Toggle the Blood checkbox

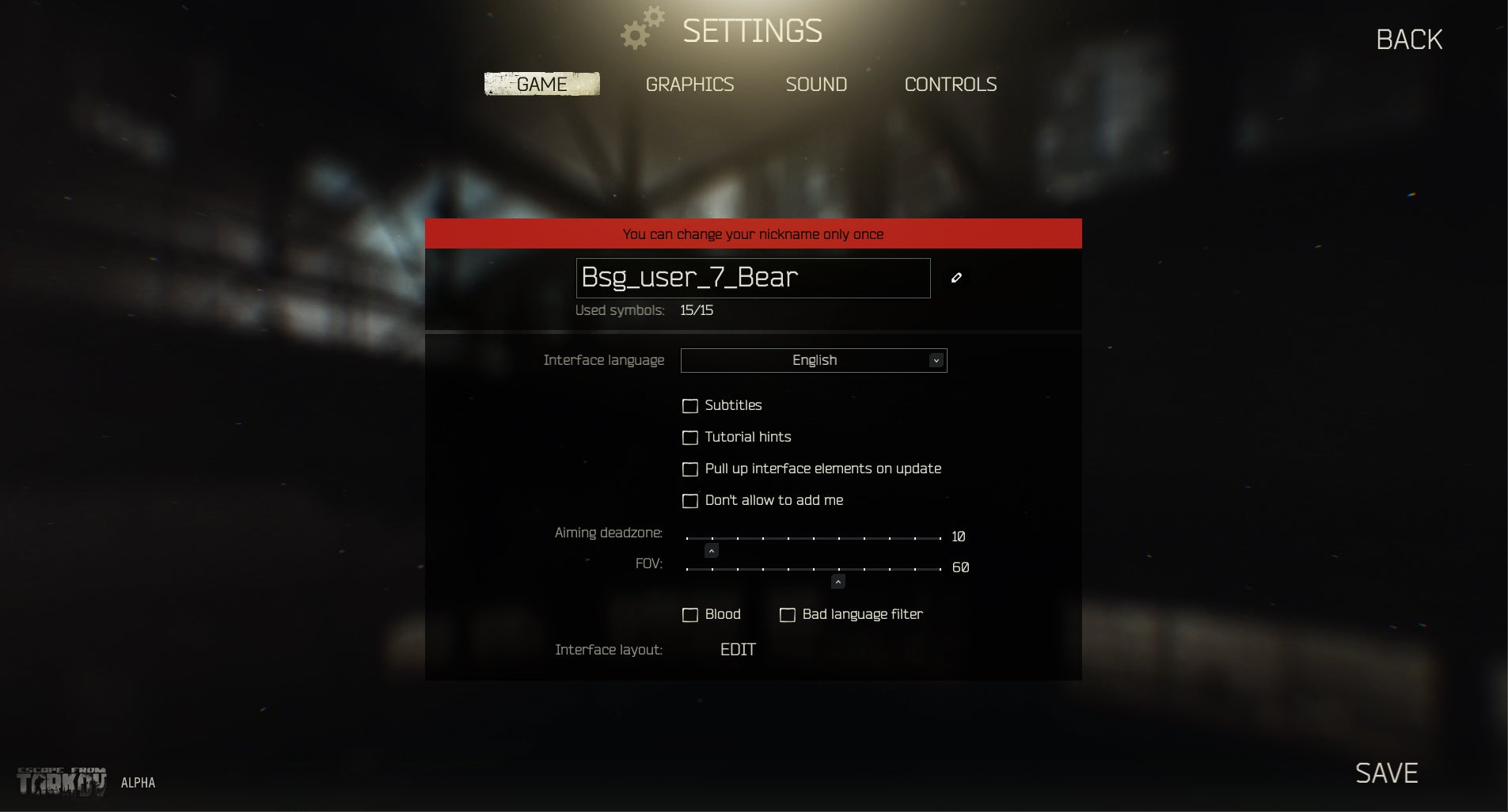[x=690, y=614]
